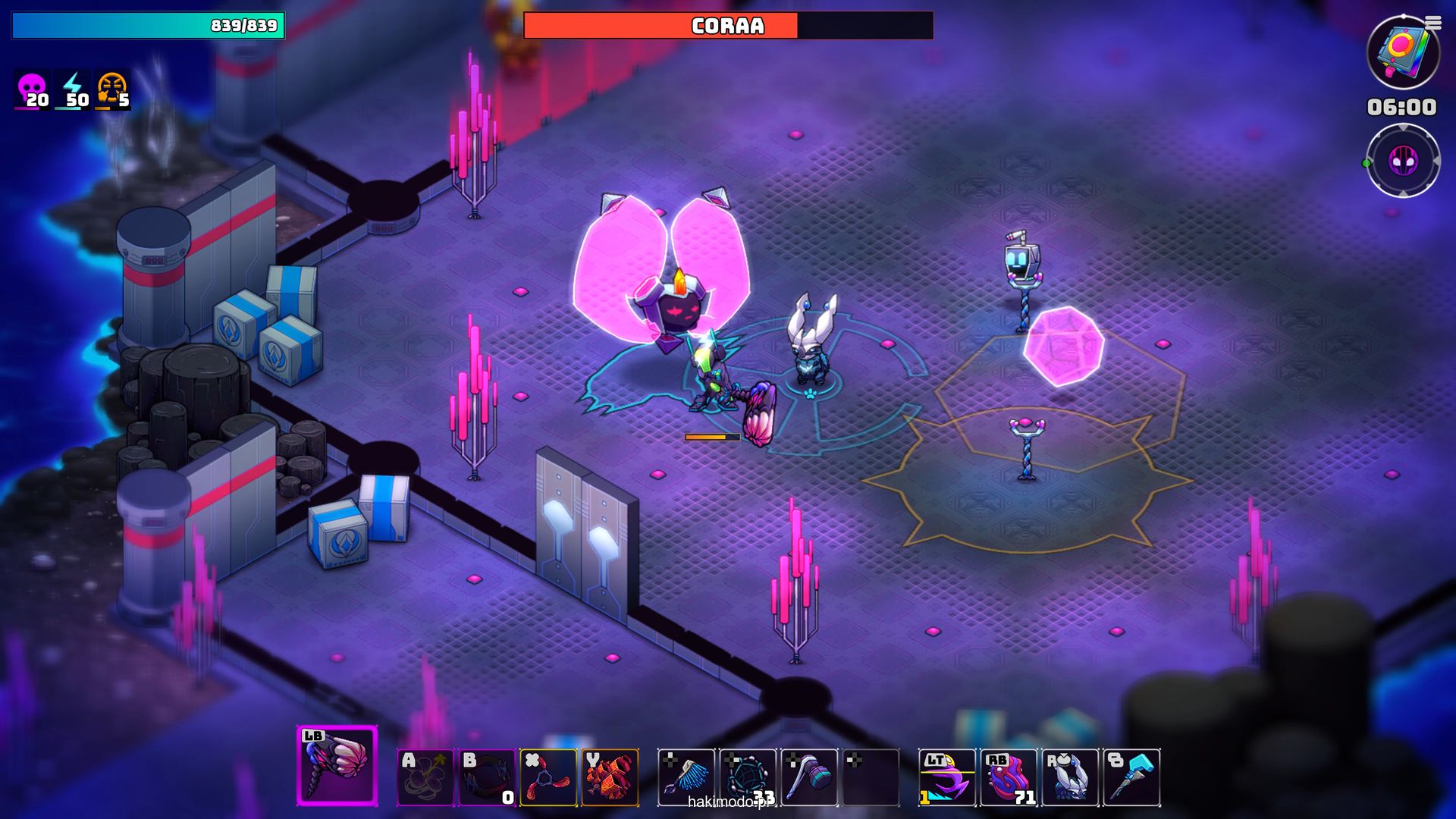
Task: Choose the cyan crystal hammer slot
Action: point(1131,777)
